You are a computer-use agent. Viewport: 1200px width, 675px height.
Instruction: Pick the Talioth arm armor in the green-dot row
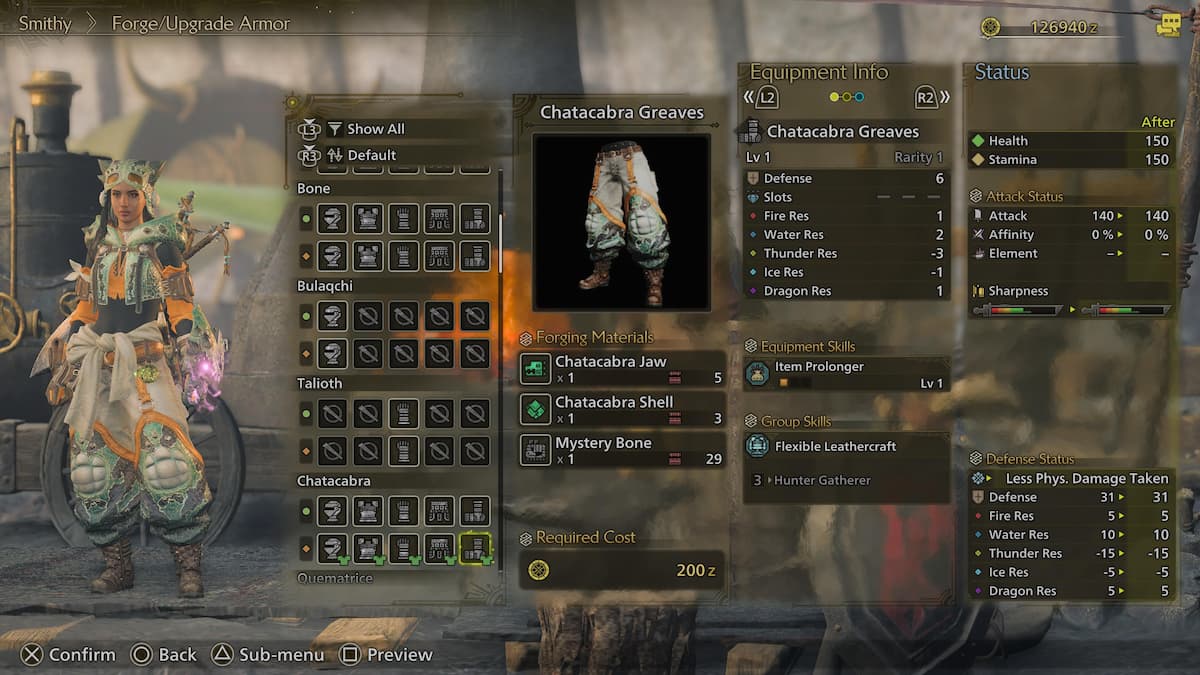[403, 414]
